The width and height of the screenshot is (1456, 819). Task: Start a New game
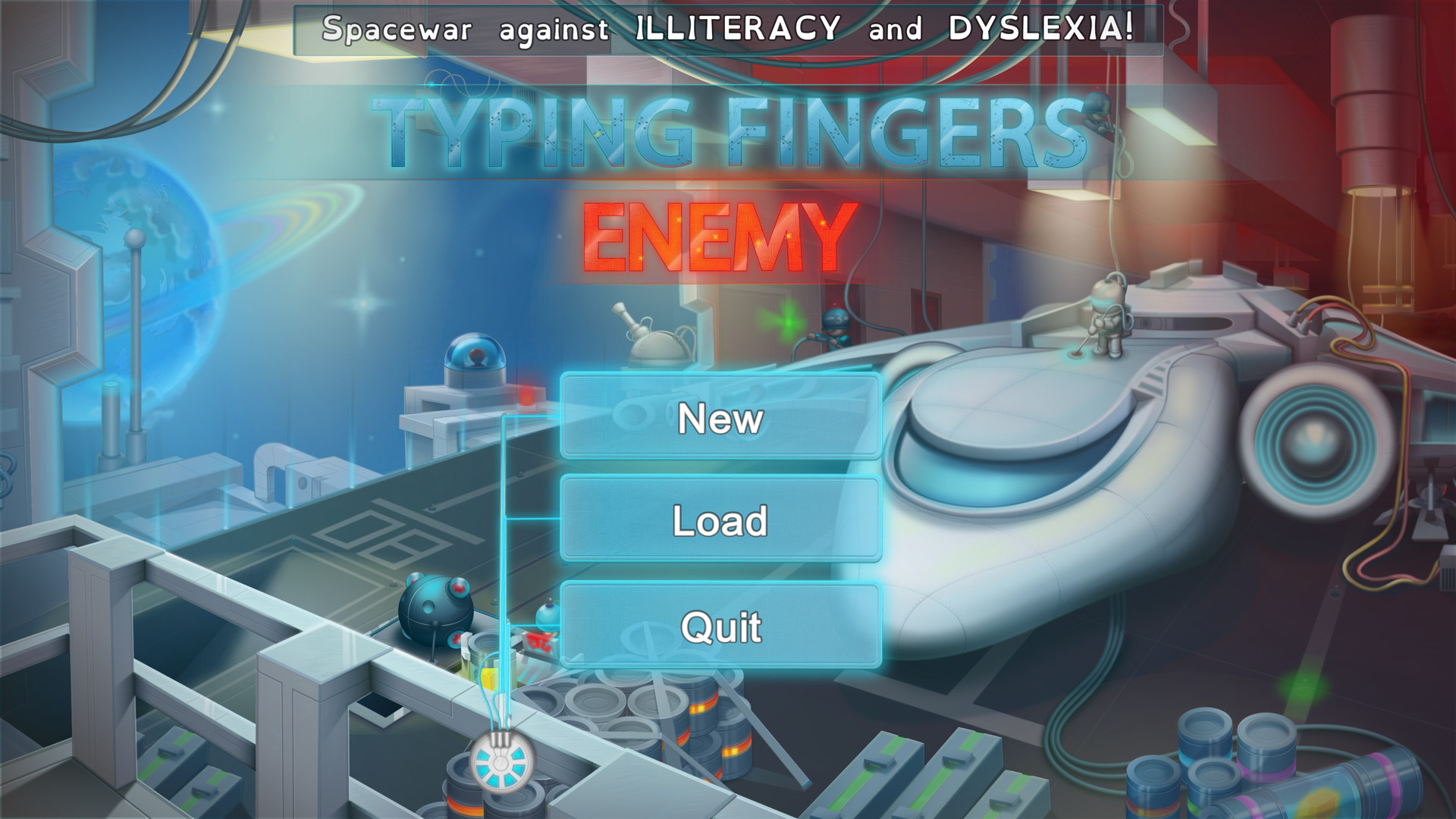tap(719, 419)
